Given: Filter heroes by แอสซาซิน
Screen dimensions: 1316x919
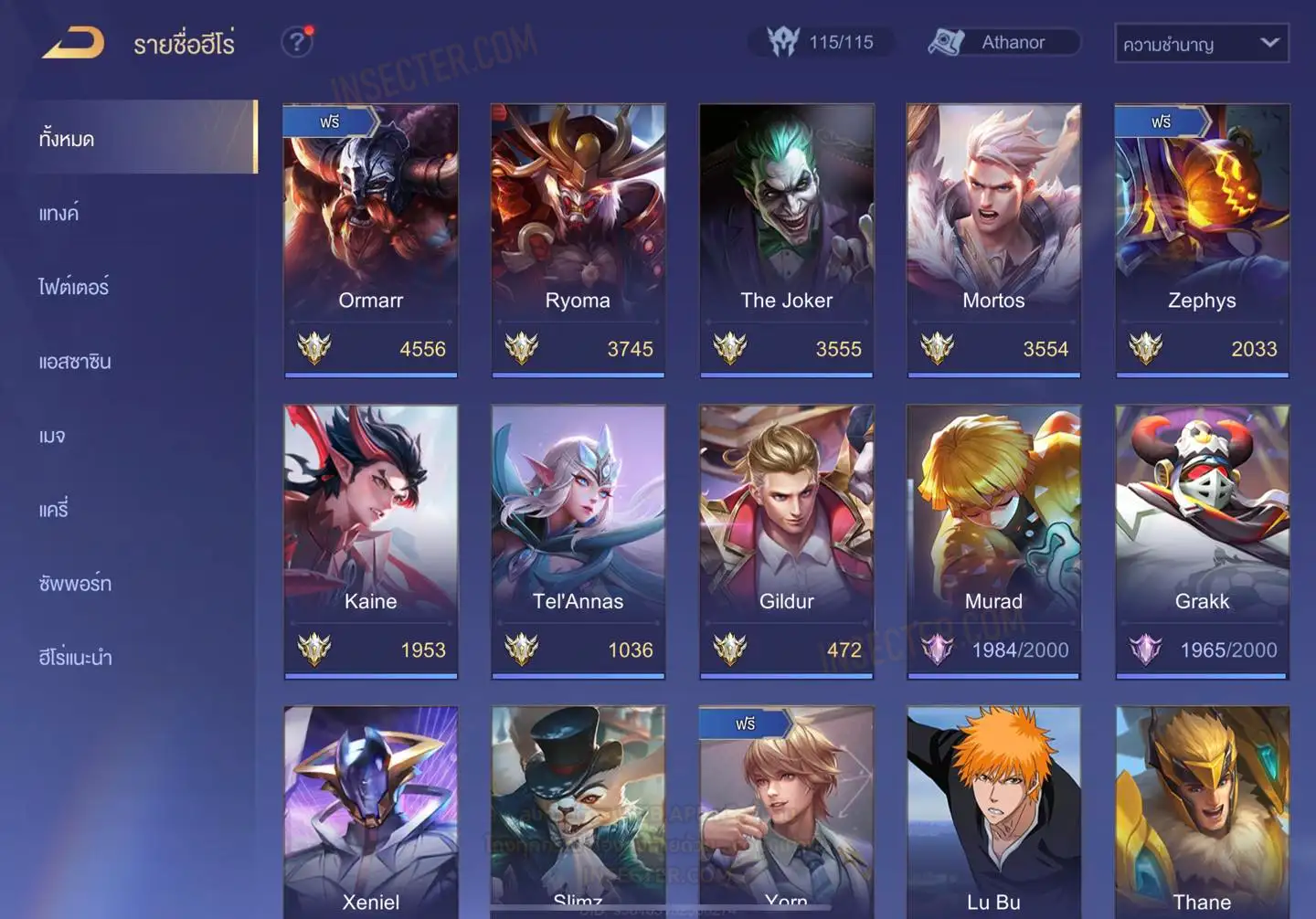Looking at the screenshot, I should (75, 362).
